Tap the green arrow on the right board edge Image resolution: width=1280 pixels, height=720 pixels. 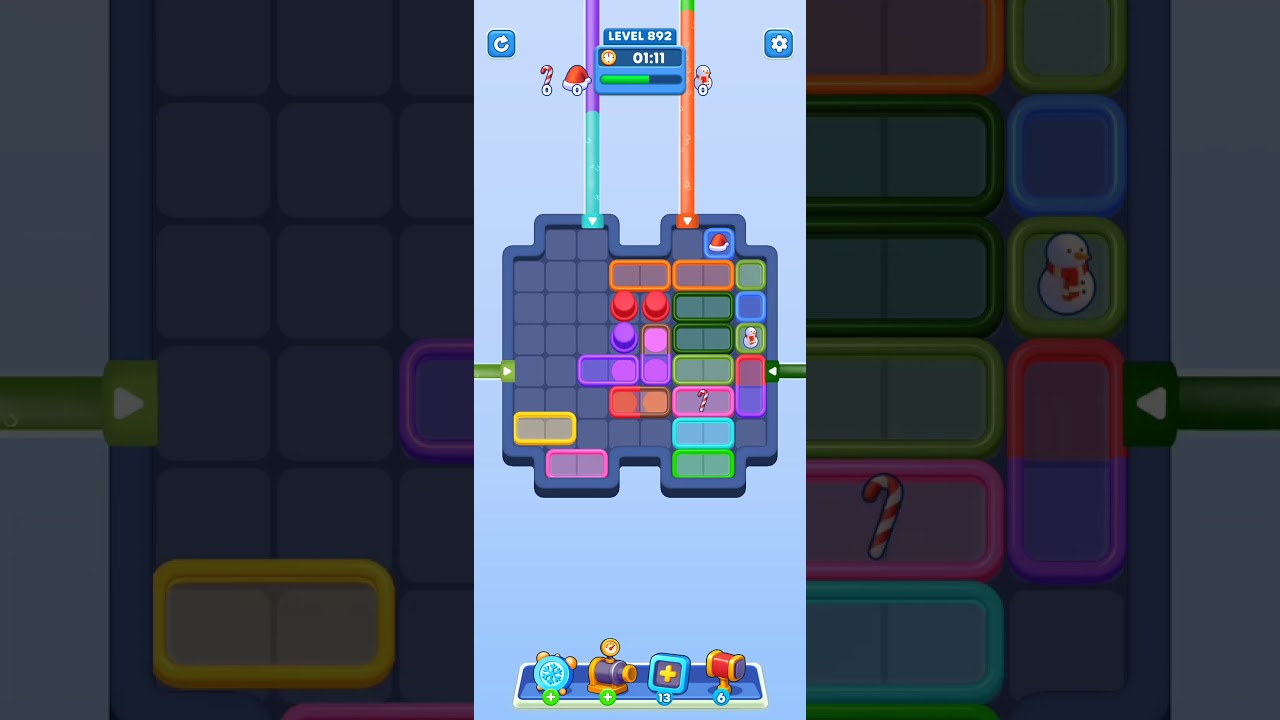[x=773, y=370]
